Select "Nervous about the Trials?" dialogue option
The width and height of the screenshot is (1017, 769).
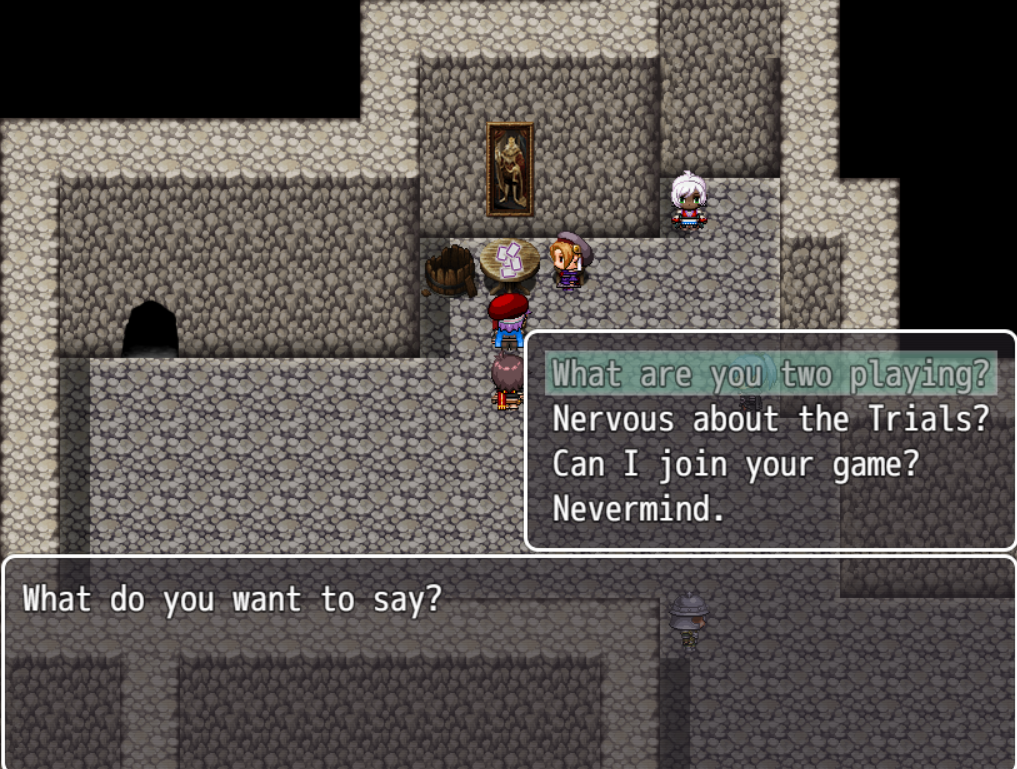pyautogui.click(x=770, y=419)
